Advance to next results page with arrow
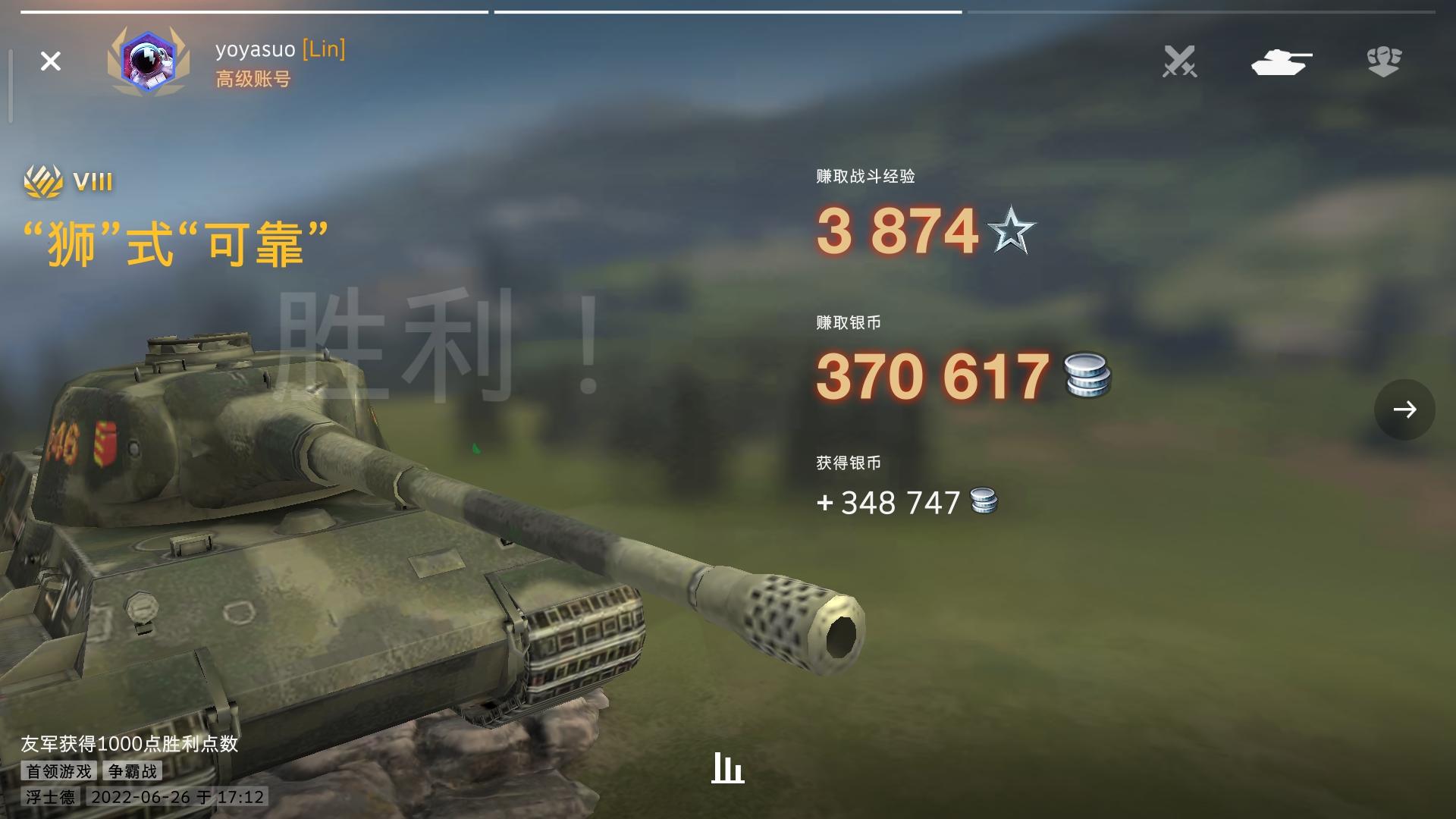 pos(1407,409)
